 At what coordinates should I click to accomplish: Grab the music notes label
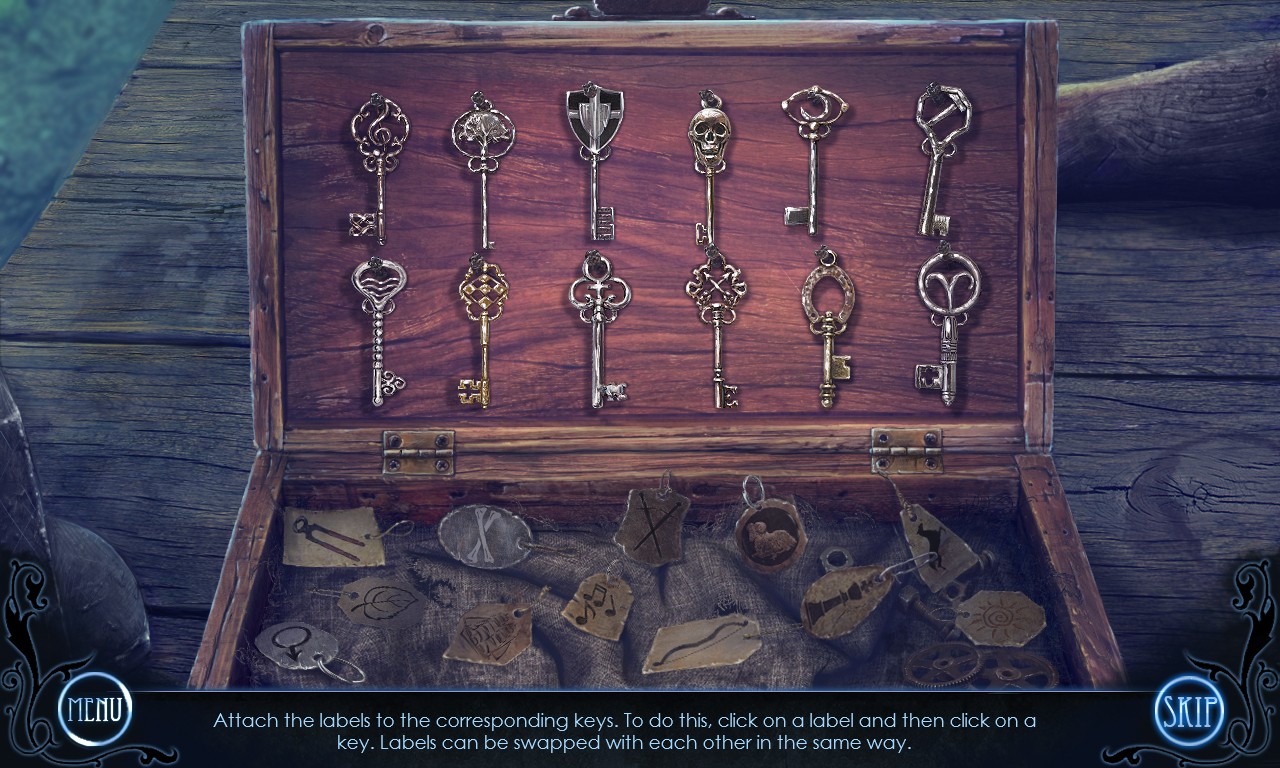pos(597,605)
